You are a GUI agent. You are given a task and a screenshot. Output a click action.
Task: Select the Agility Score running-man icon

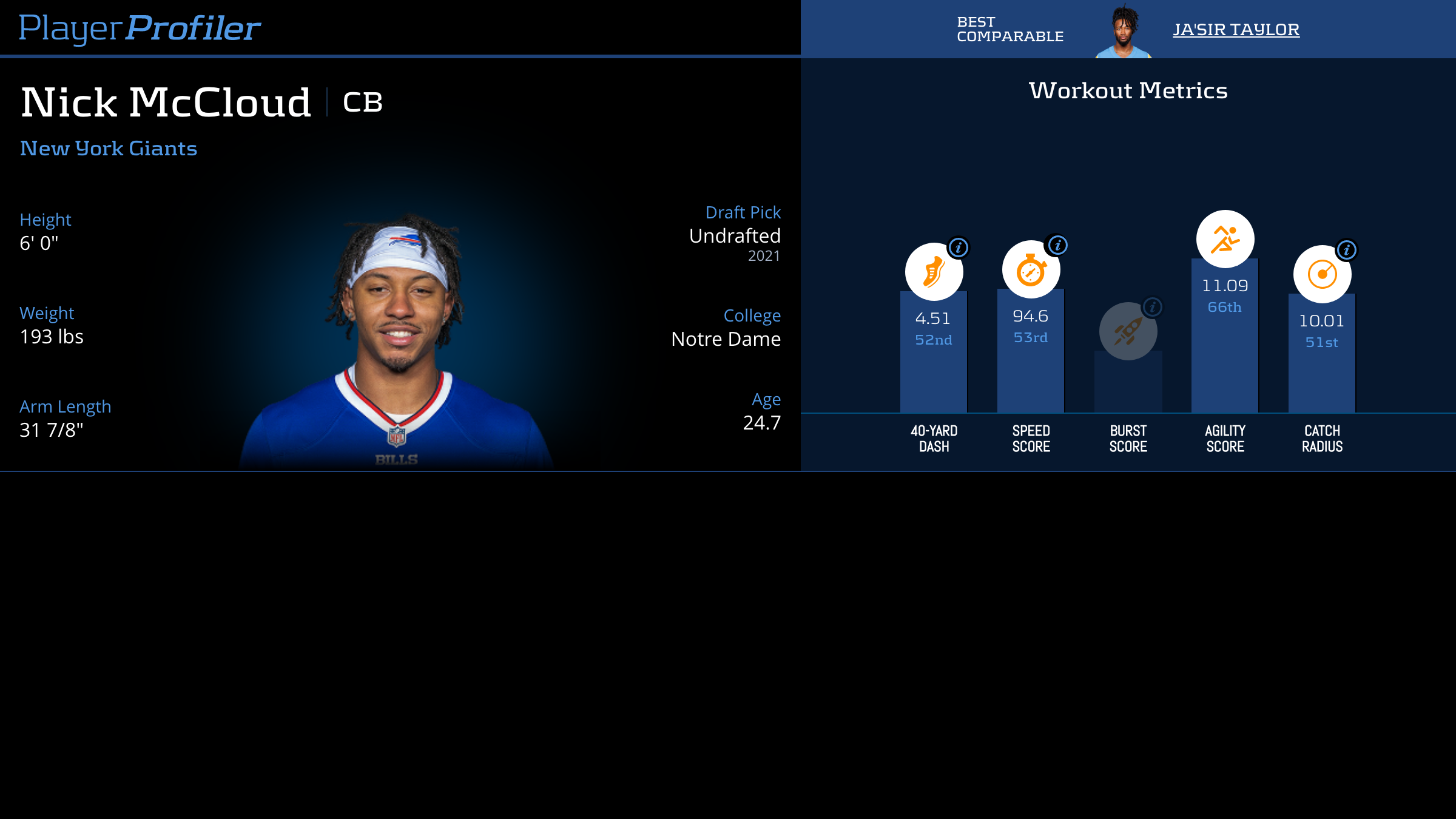click(x=1225, y=239)
